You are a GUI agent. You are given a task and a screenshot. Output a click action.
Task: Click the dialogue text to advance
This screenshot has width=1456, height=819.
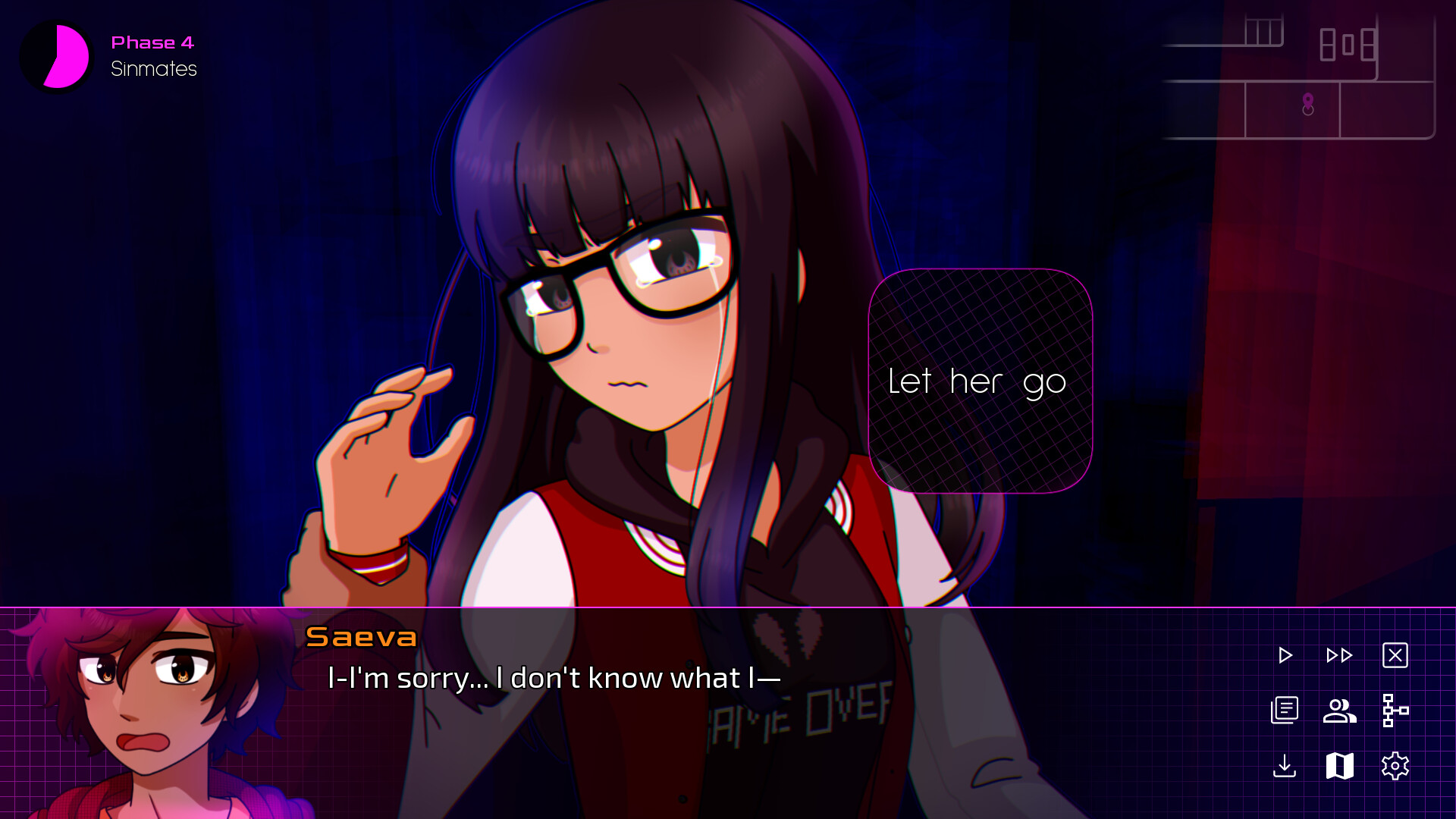[x=554, y=679]
